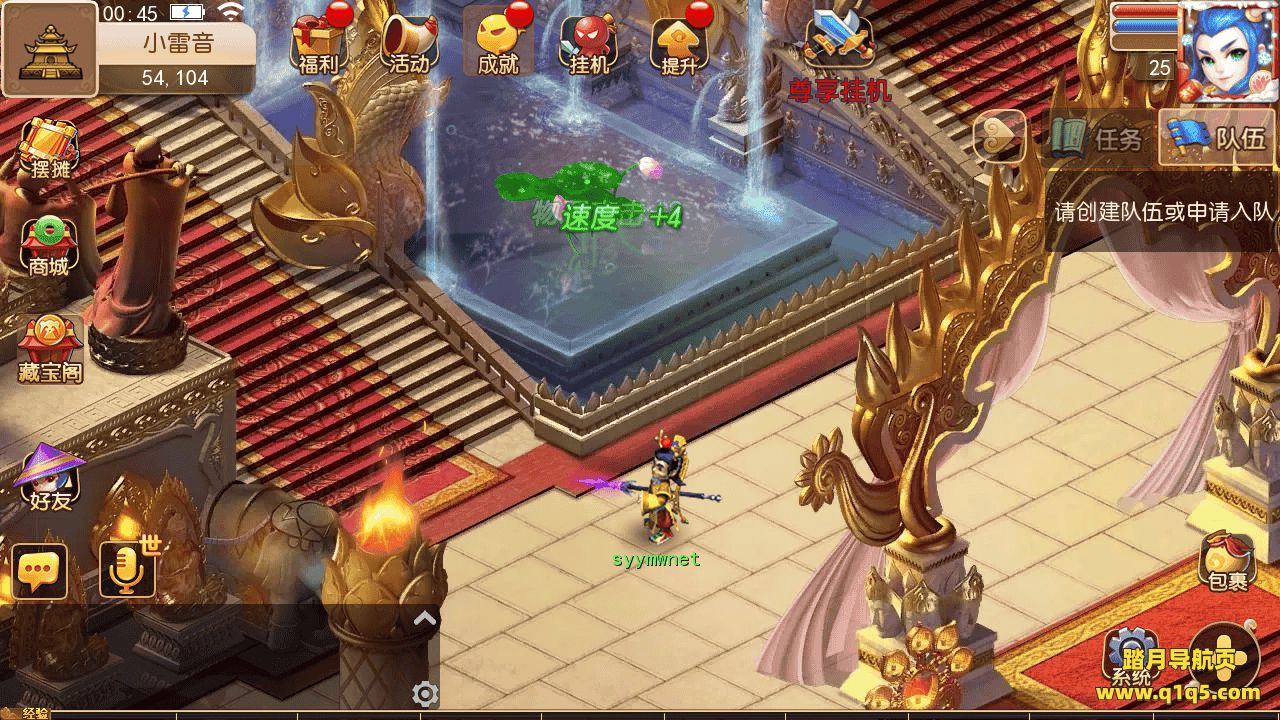Open the 包裹 bag inventory
Image resolution: width=1280 pixels, height=720 pixels.
click(1227, 562)
